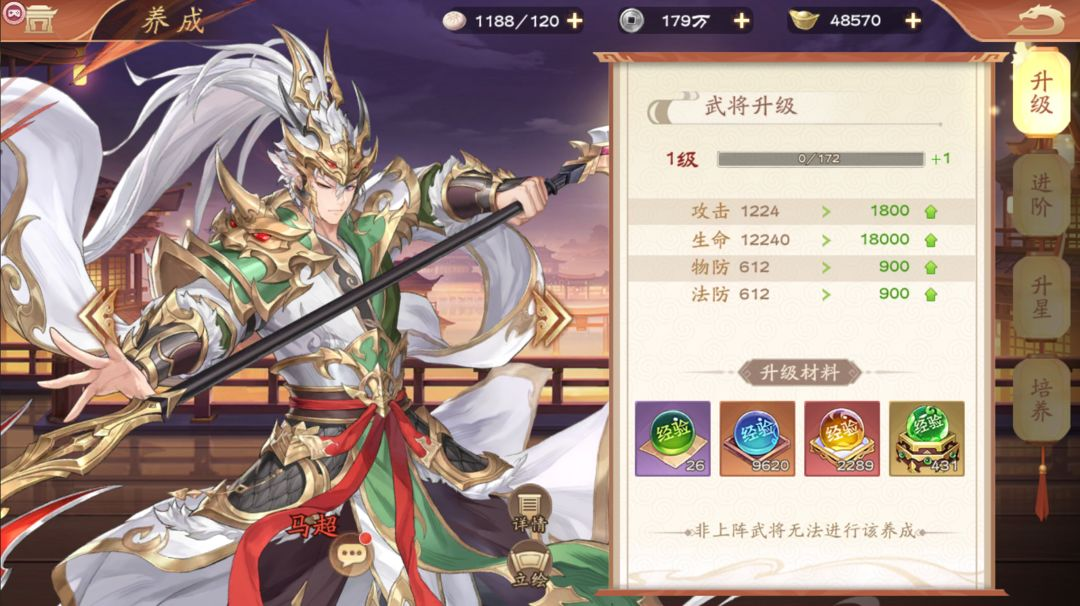Show the next hero with right arrow
This screenshot has height=606, width=1080.
pyautogui.click(x=551, y=317)
